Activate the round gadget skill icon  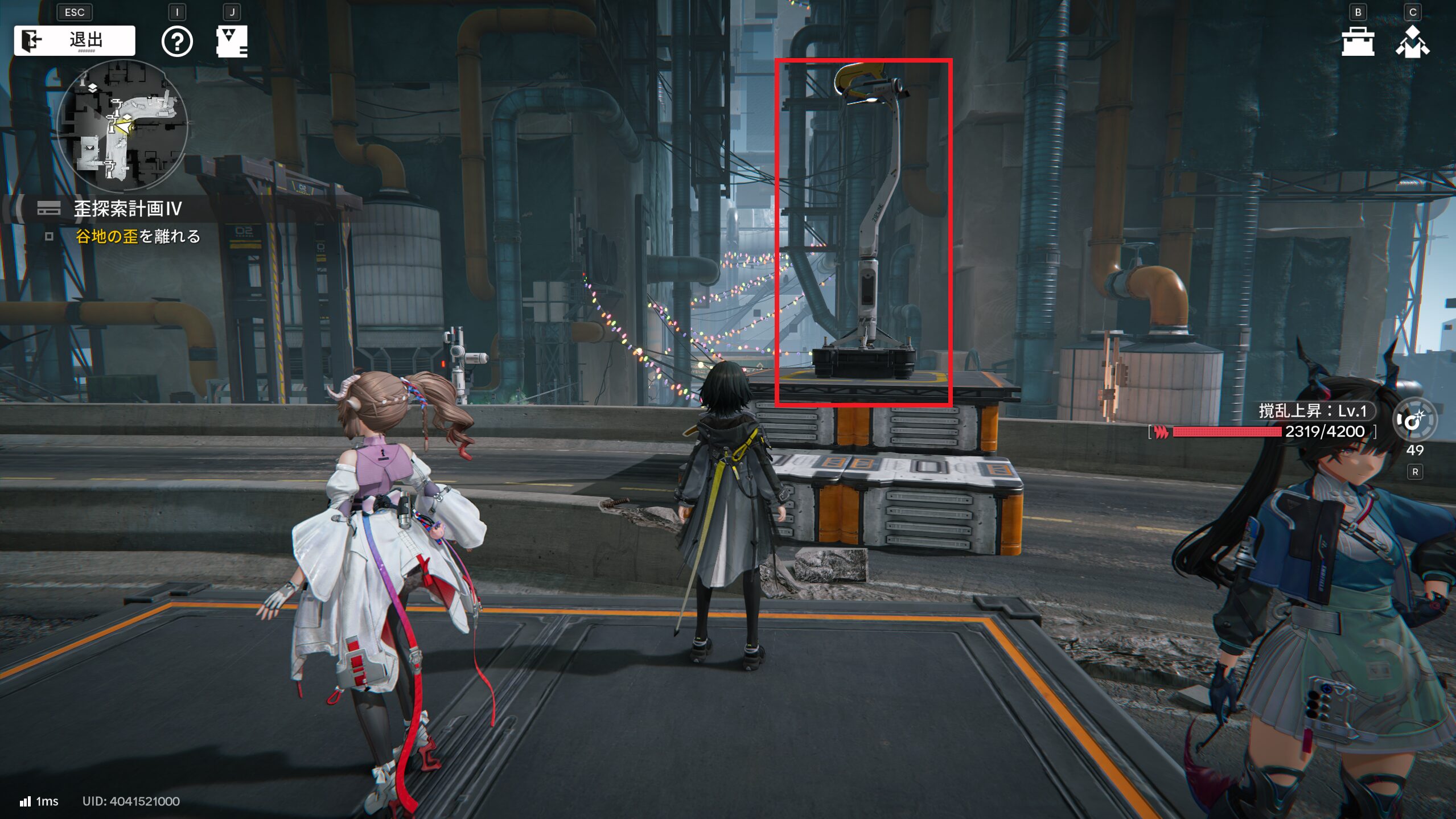(1414, 421)
